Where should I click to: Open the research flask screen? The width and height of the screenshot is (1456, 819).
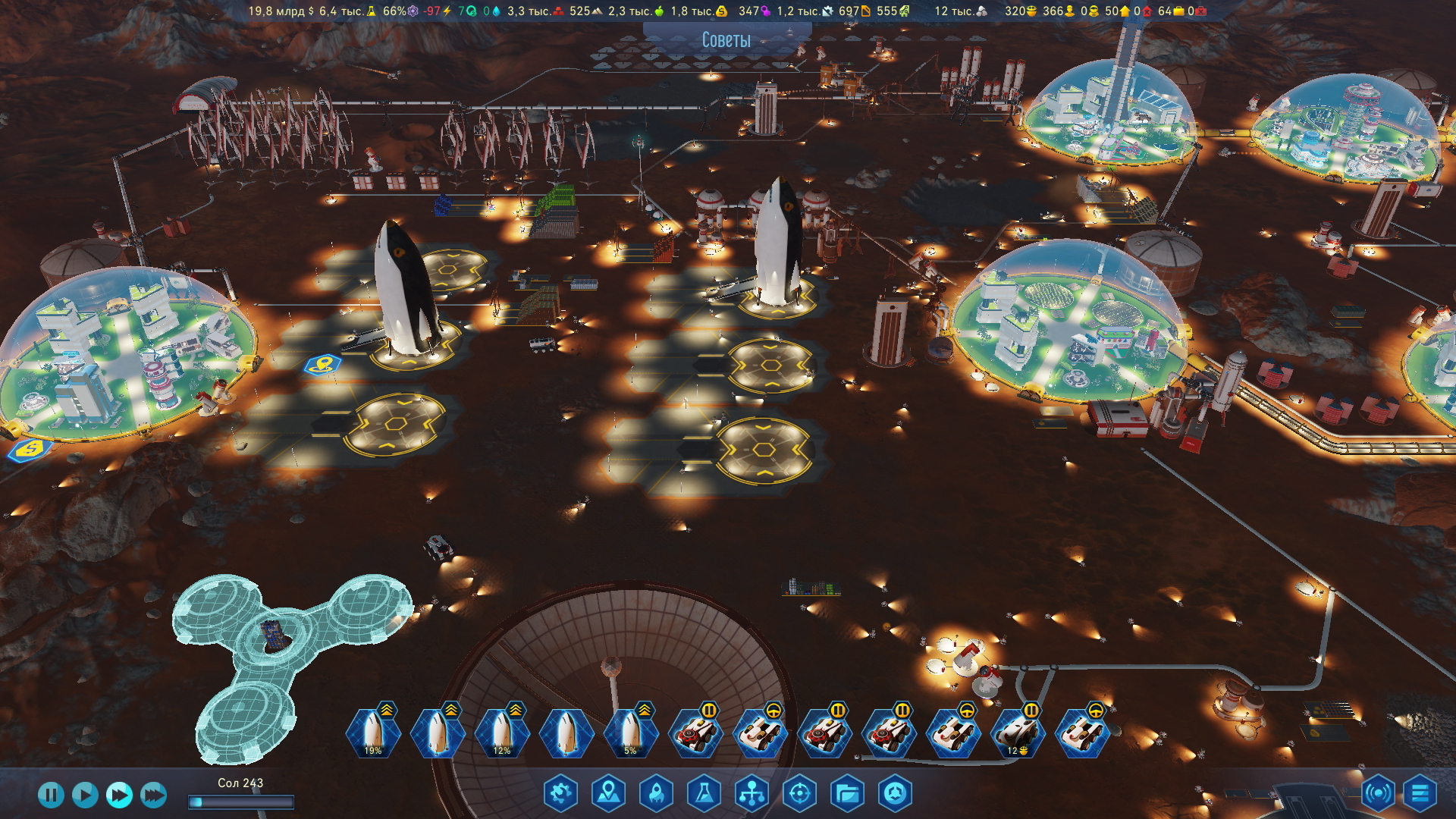pos(704,794)
